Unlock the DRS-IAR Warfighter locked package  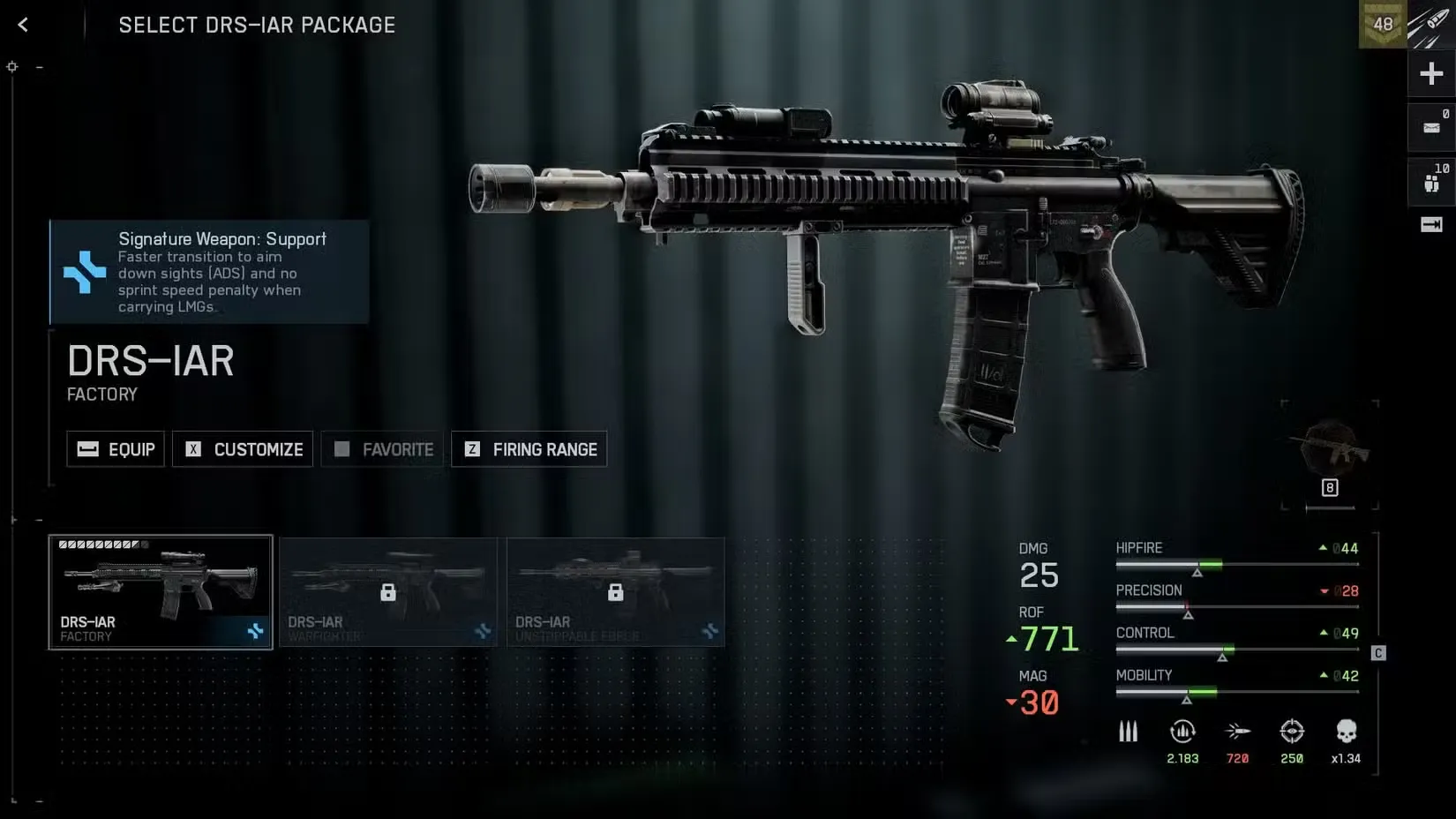[388, 592]
